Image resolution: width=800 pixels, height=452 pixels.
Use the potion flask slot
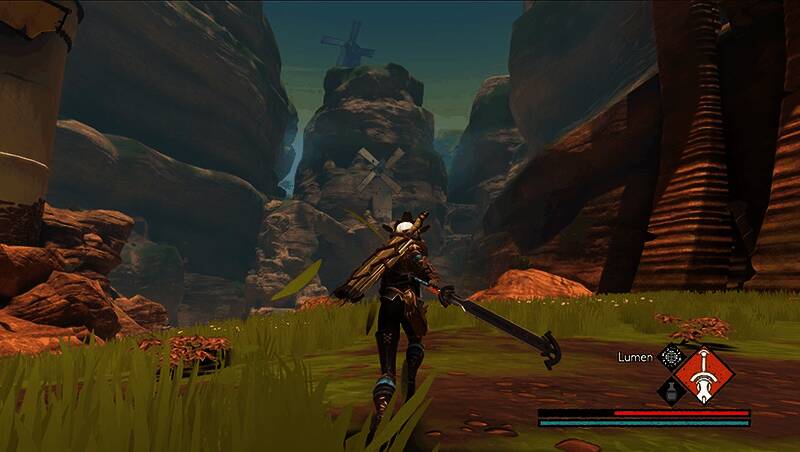click(670, 391)
